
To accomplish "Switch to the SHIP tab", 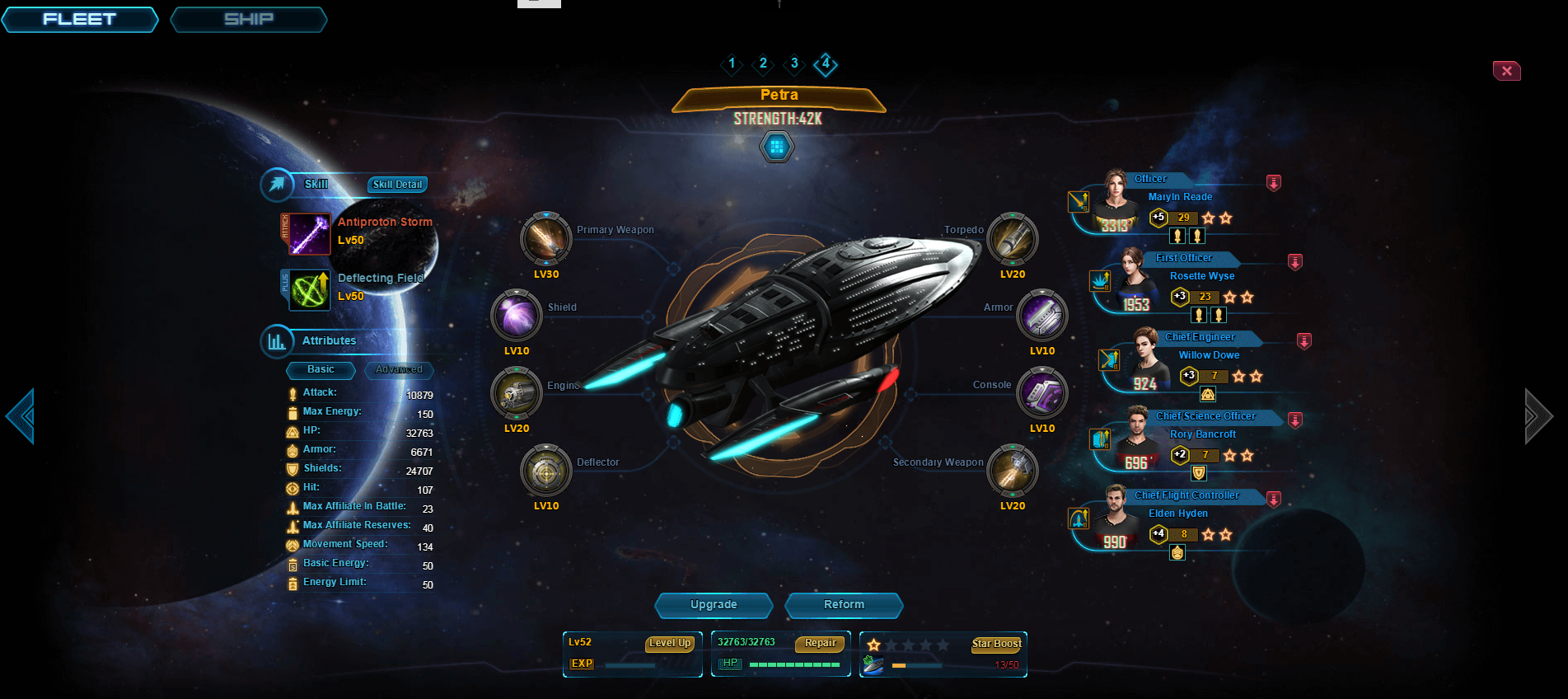I will pyautogui.click(x=248, y=19).
